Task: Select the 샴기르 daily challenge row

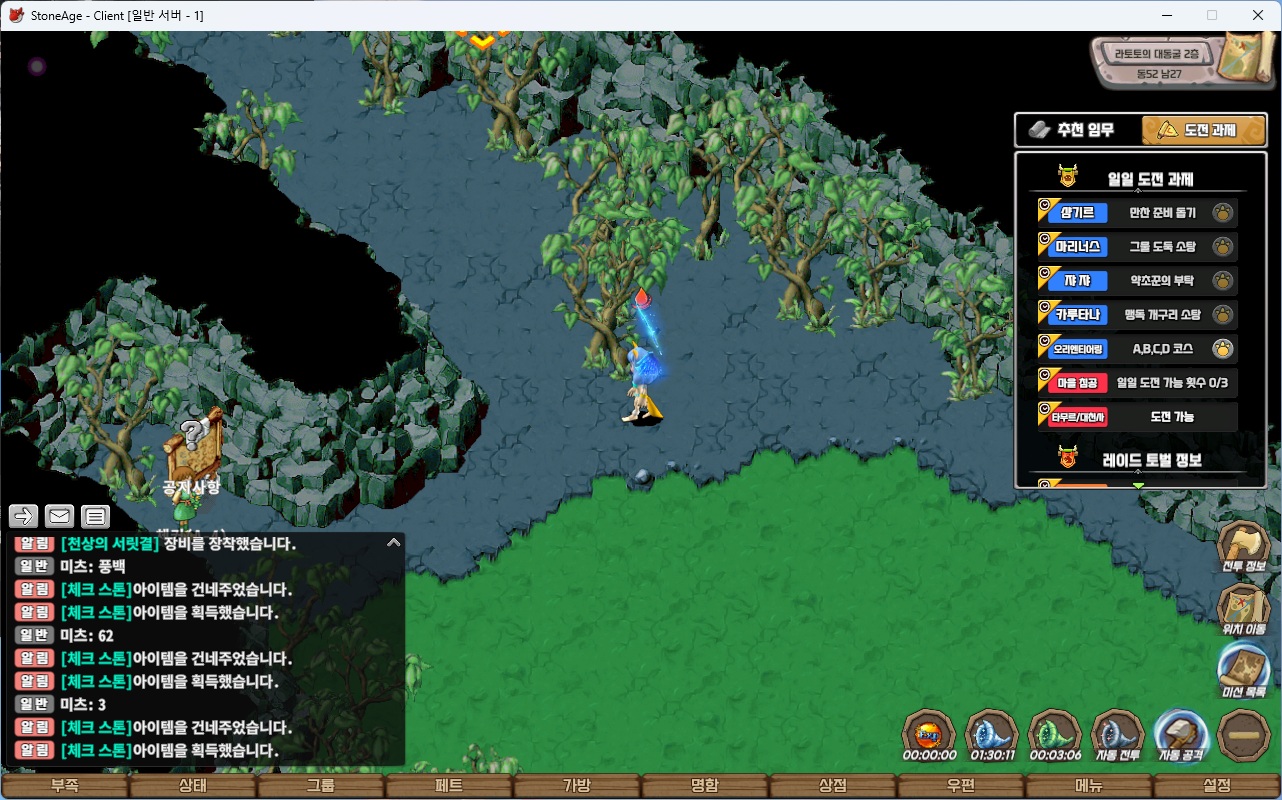Action: coord(1138,213)
